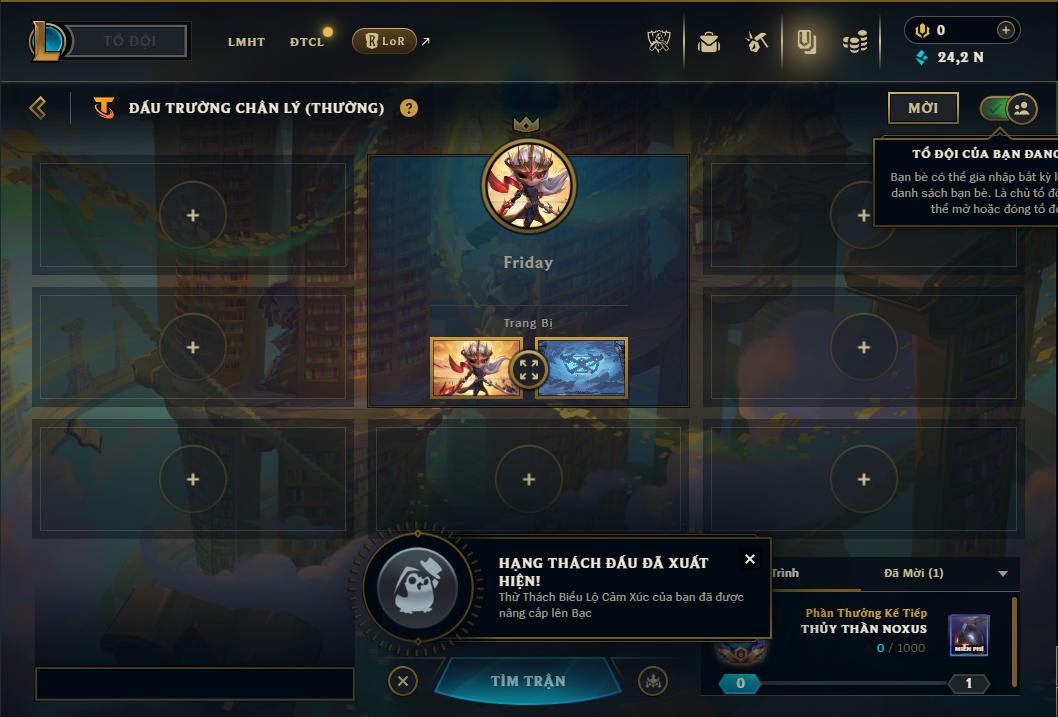1058x717 pixels.
Task: Select the blue arena skin thumbnail
Action: pyautogui.click(x=582, y=368)
